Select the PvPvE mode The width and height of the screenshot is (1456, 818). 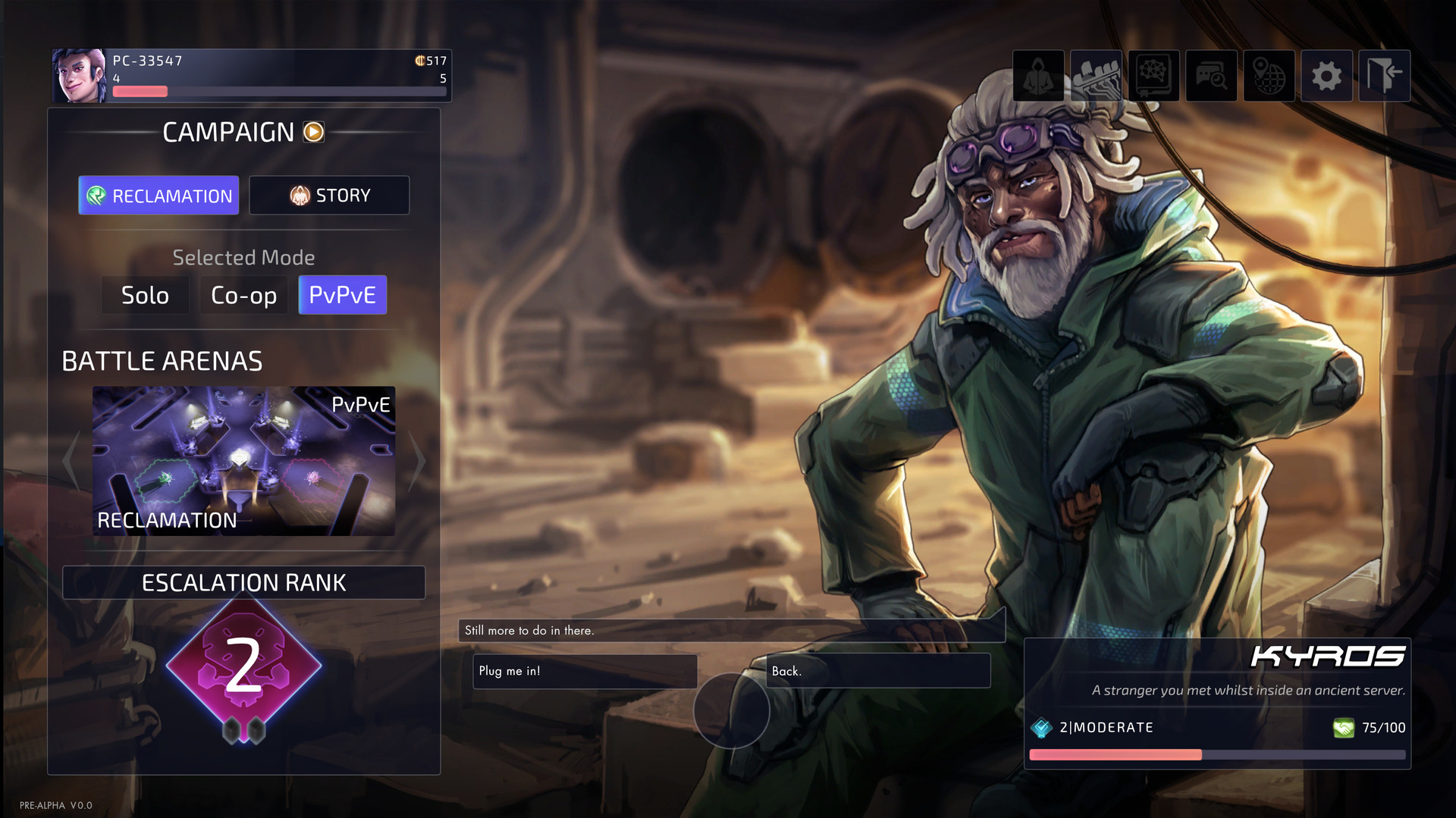[342, 295]
